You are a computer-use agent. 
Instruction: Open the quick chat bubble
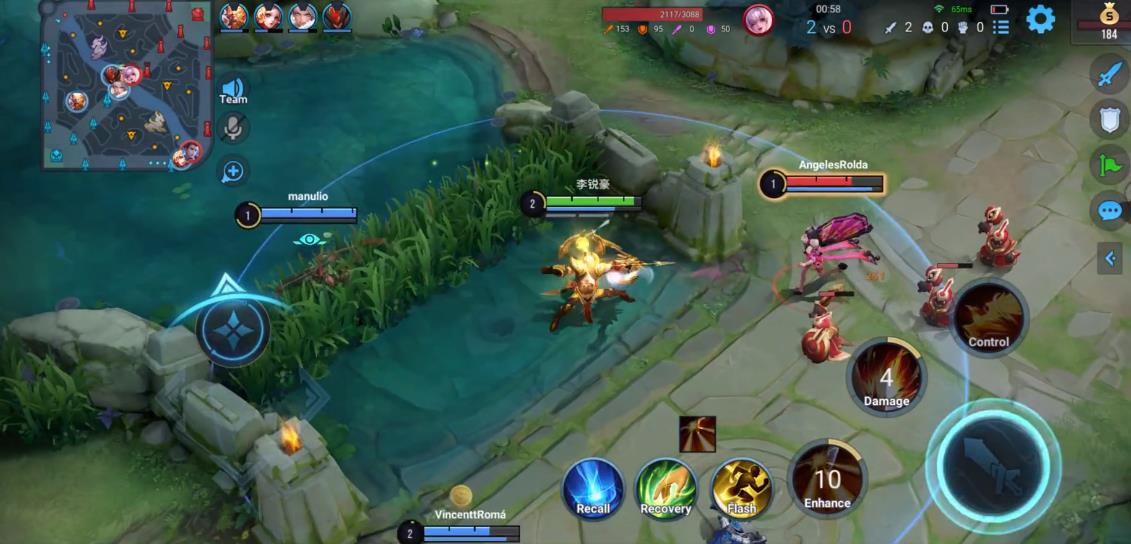click(x=1109, y=211)
